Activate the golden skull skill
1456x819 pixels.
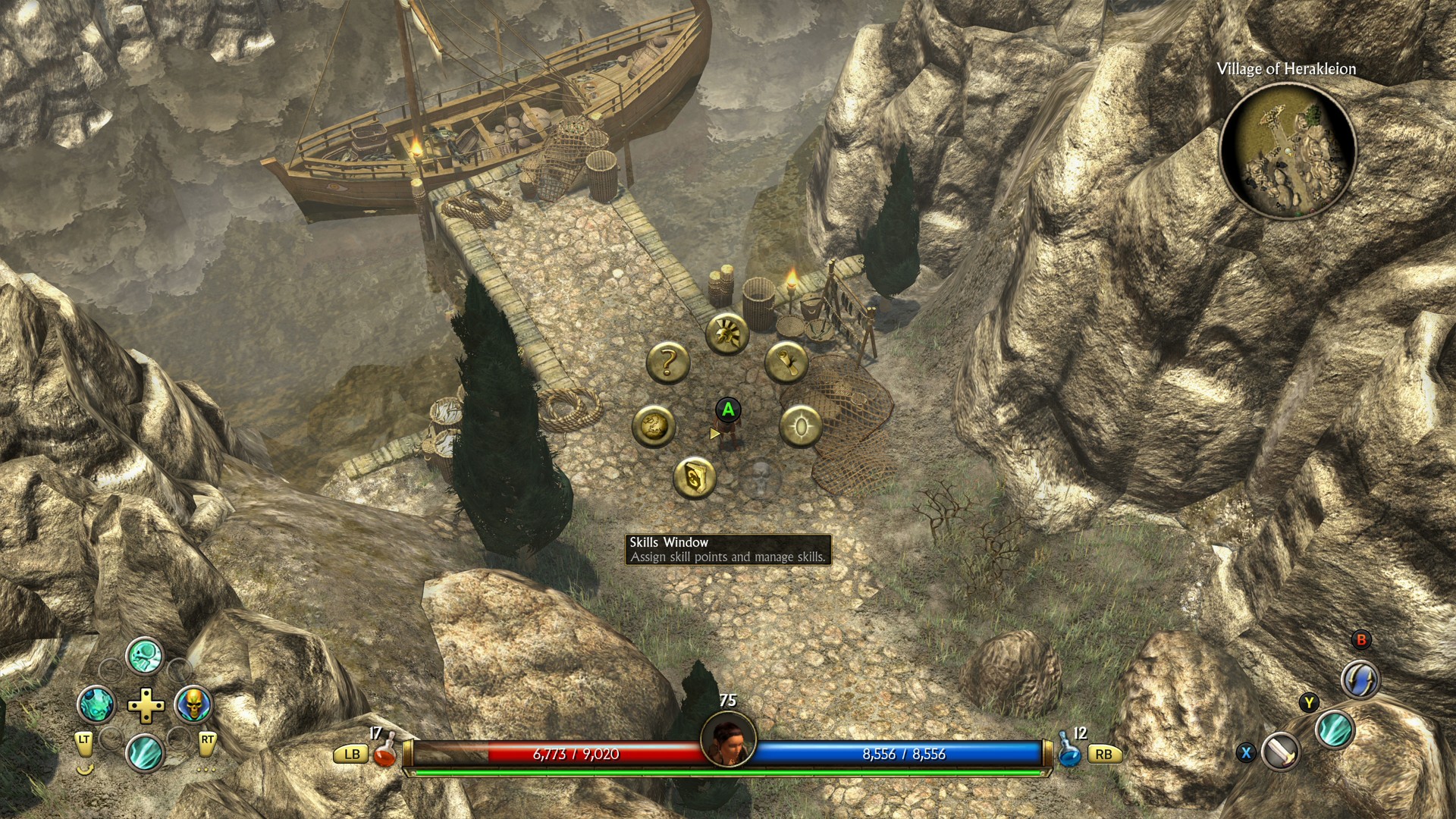pyautogui.click(x=193, y=704)
